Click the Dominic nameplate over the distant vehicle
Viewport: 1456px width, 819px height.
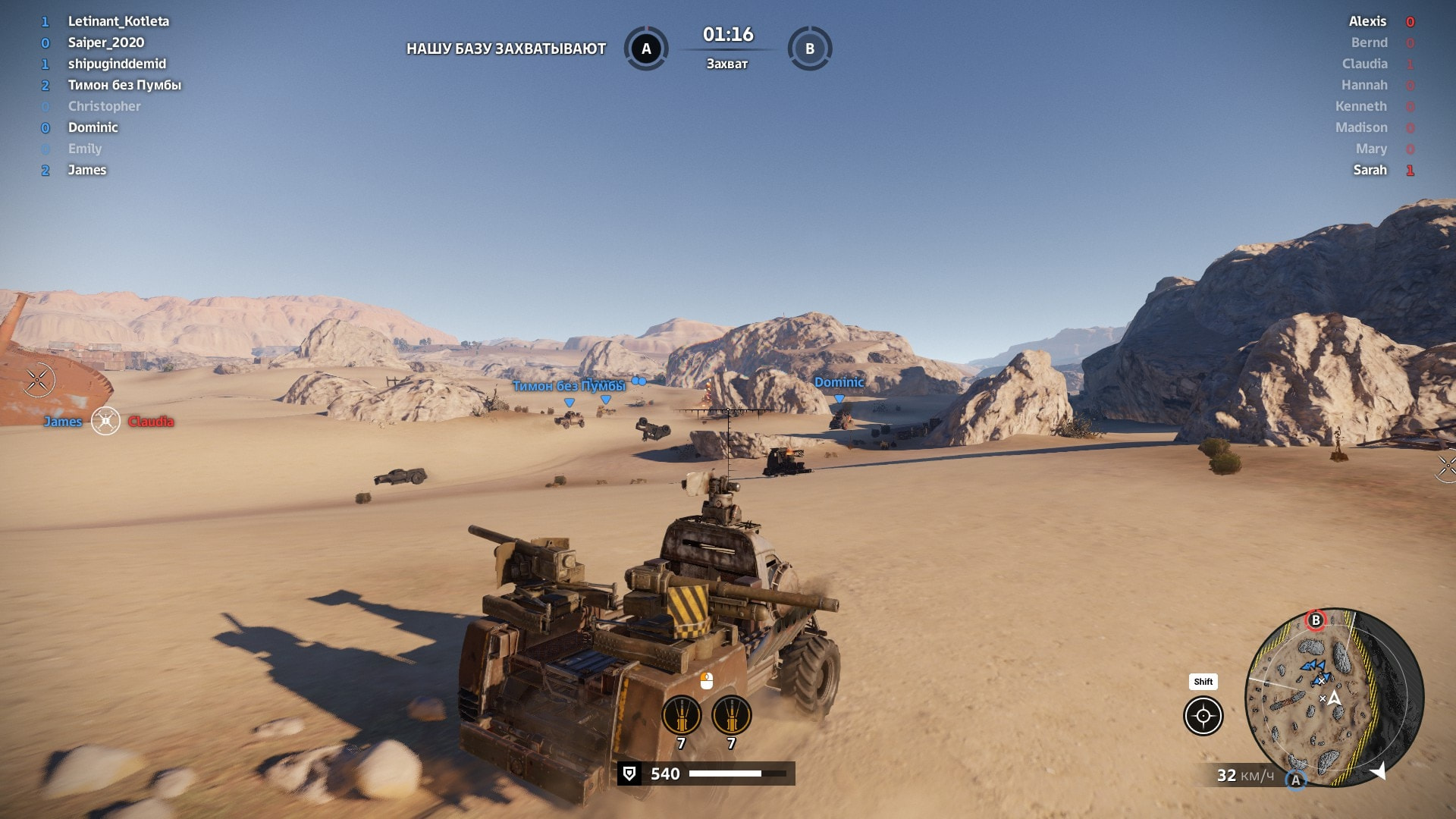coord(839,383)
